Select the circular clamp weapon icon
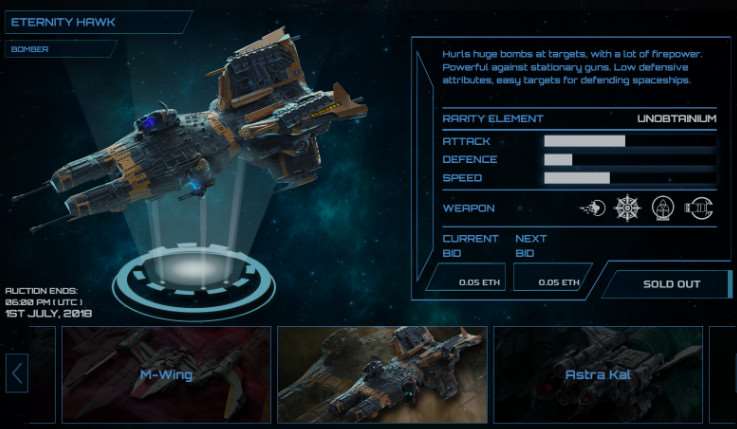737x429 pixels. click(x=697, y=208)
